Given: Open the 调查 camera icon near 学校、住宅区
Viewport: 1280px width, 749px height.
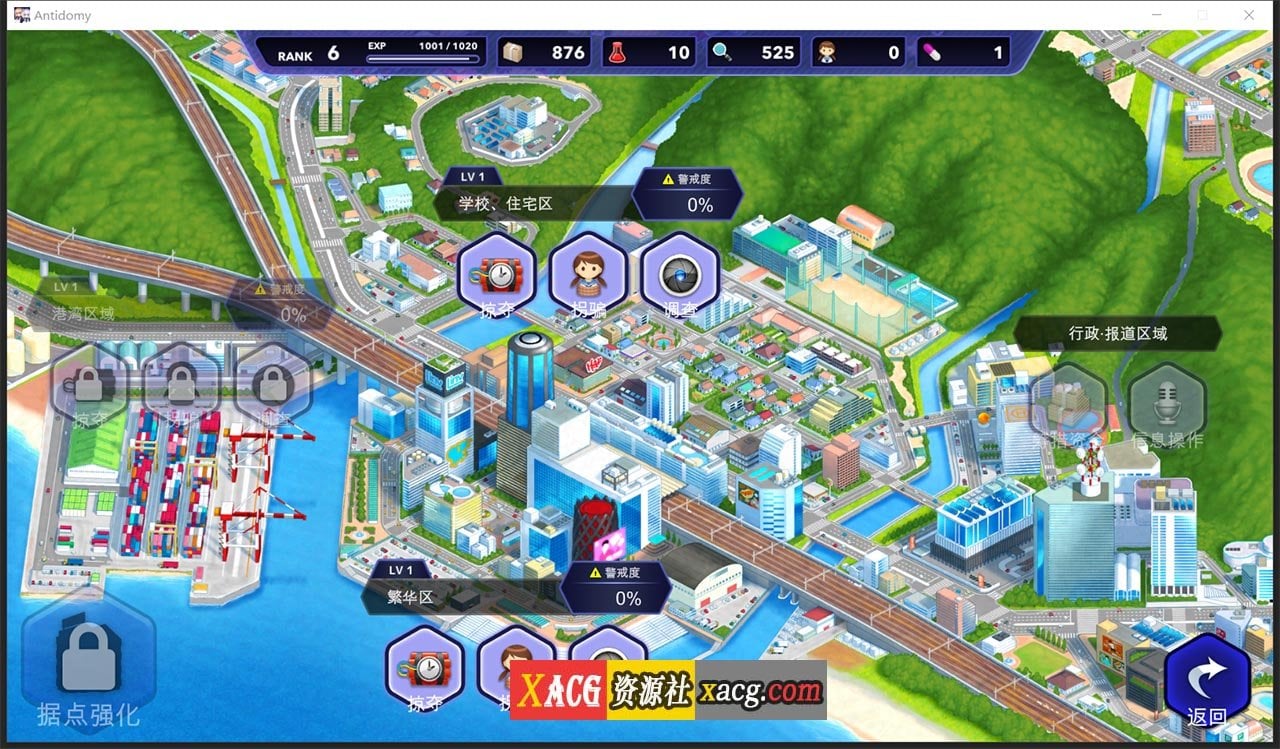Looking at the screenshot, I should [x=680, y=272].
